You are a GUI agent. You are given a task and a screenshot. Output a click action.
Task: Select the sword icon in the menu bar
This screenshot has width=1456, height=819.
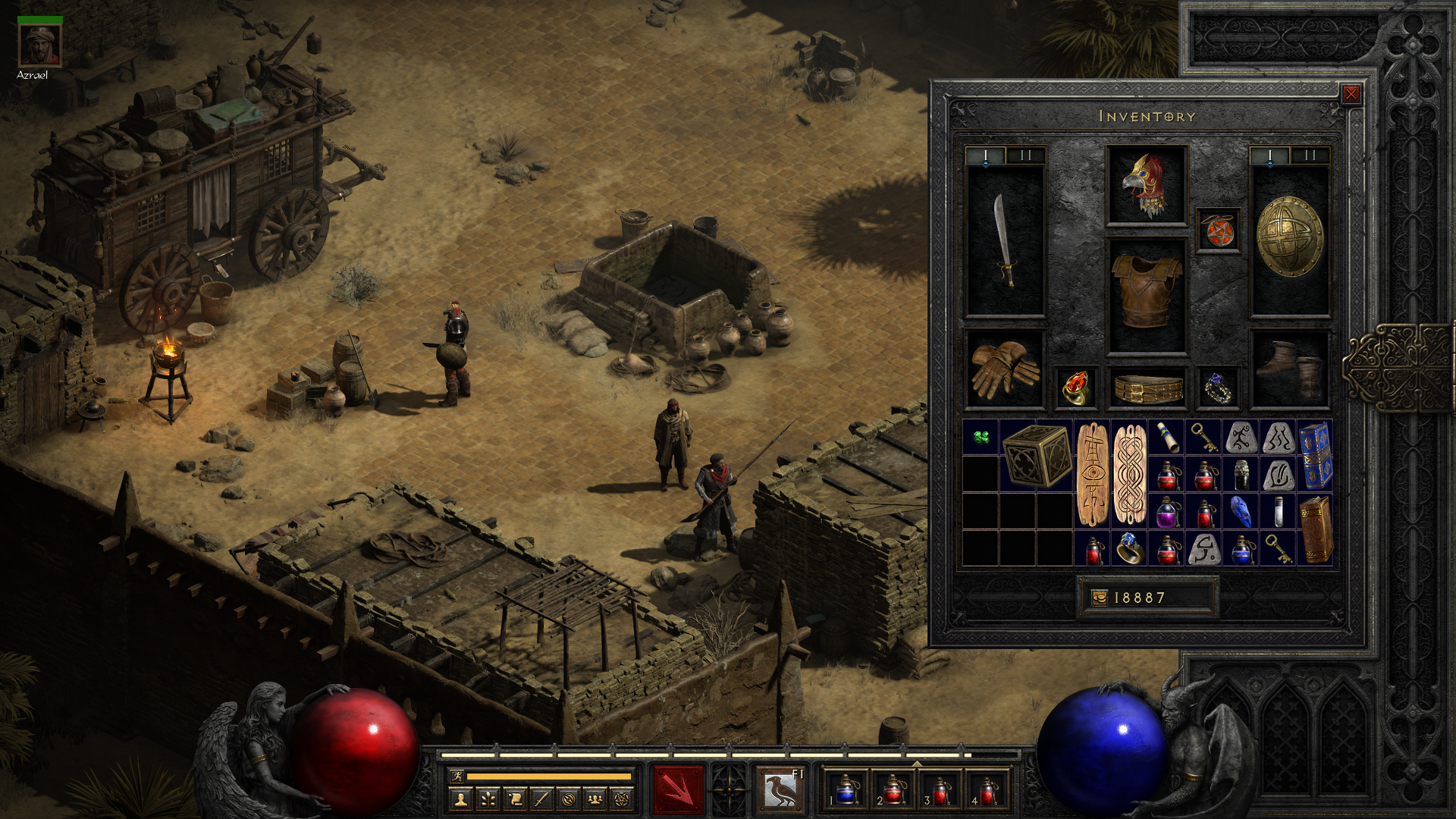[541, 799]
